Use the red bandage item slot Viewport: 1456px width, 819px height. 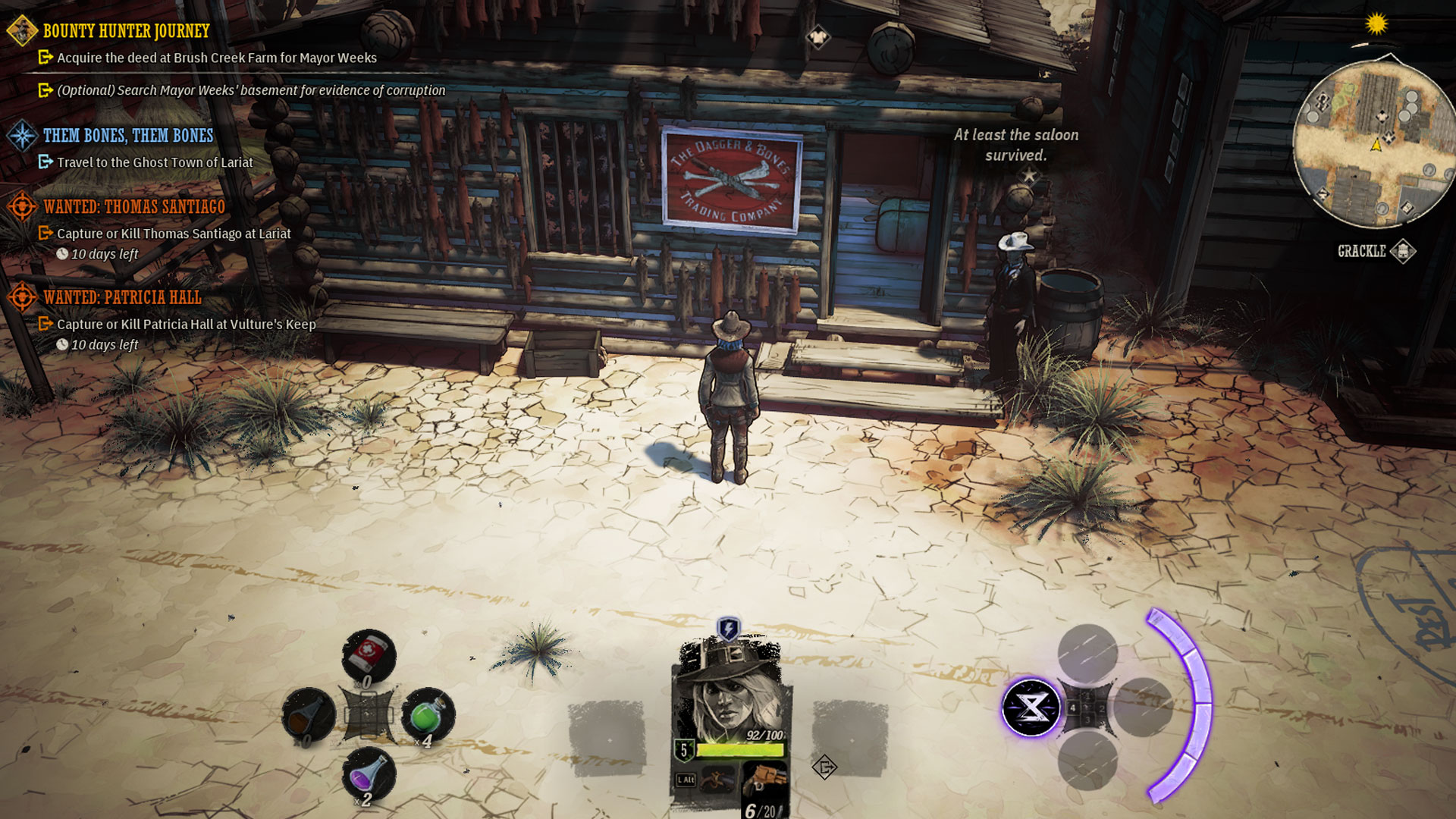click(x=369, y=654)
